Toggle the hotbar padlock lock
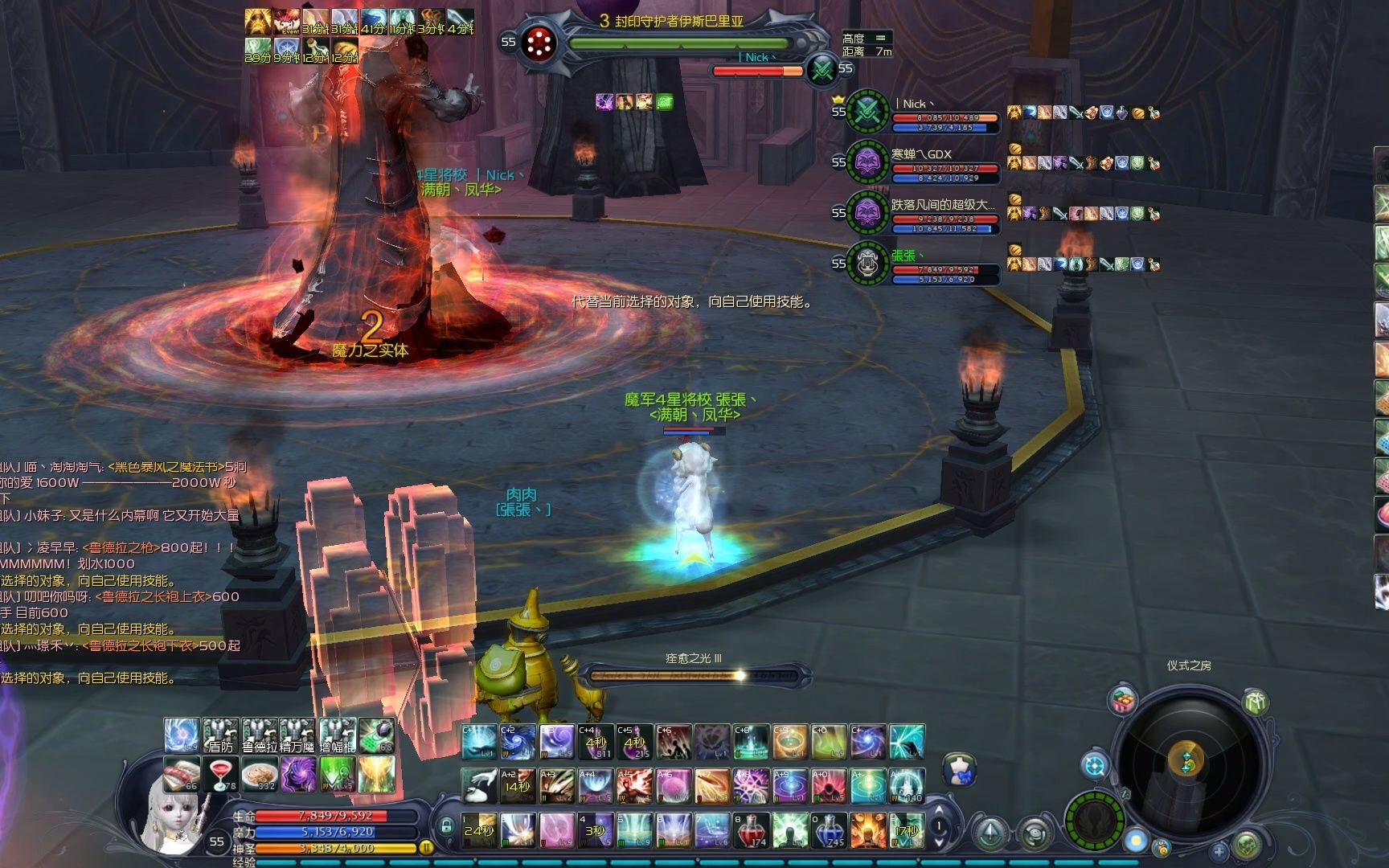The image size is (1389, 868). click(x=446, y=826)
